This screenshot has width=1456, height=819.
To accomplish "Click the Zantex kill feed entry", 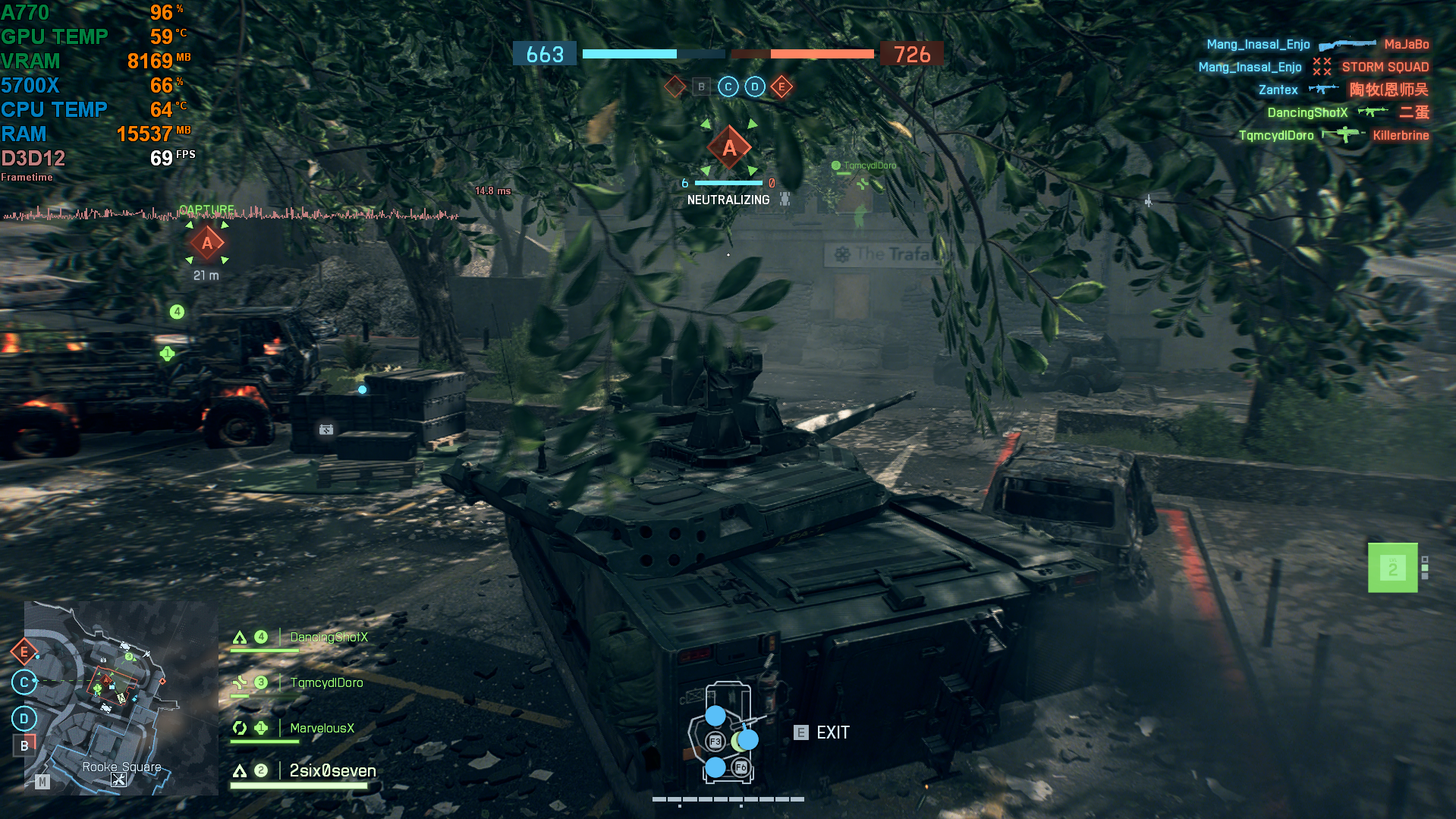I will click(x=1278, y=90).
